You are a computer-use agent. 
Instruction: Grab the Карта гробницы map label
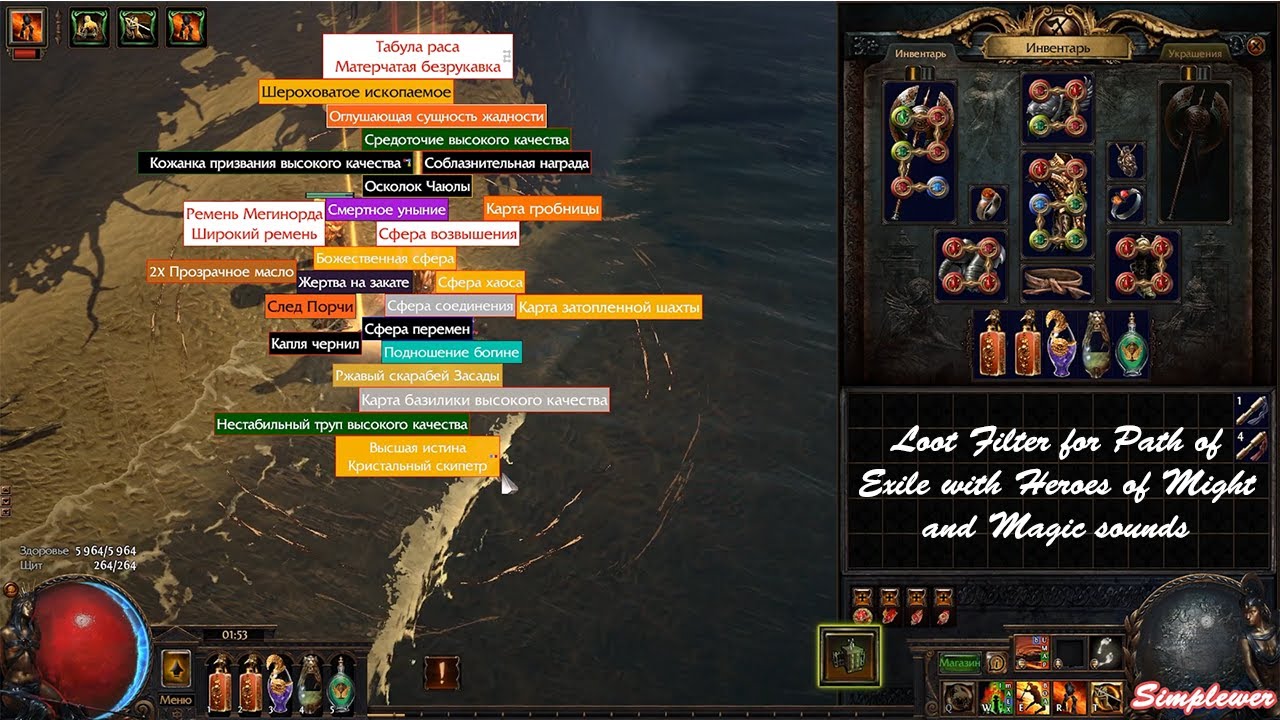click(542, 209)
